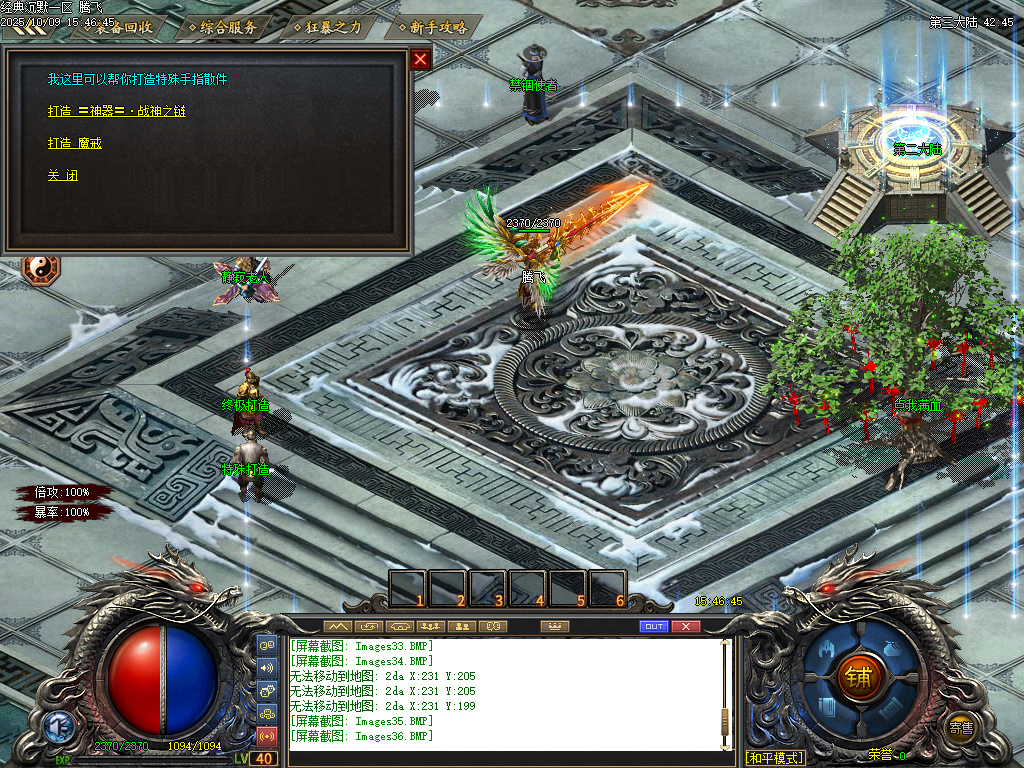Open the 寄售 consignment button

click(x=961, y=727)
